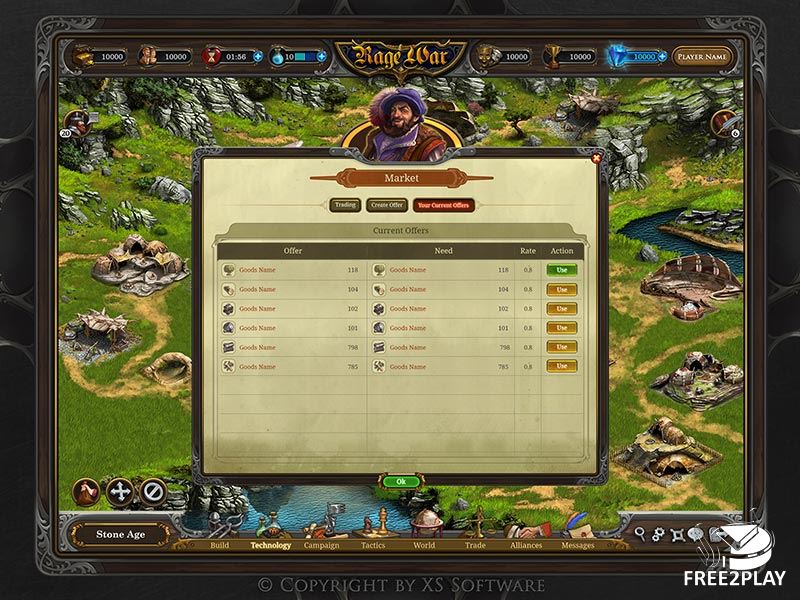View the Alliances menu
The width and height of the screenshot is (800, 600).
526,545
